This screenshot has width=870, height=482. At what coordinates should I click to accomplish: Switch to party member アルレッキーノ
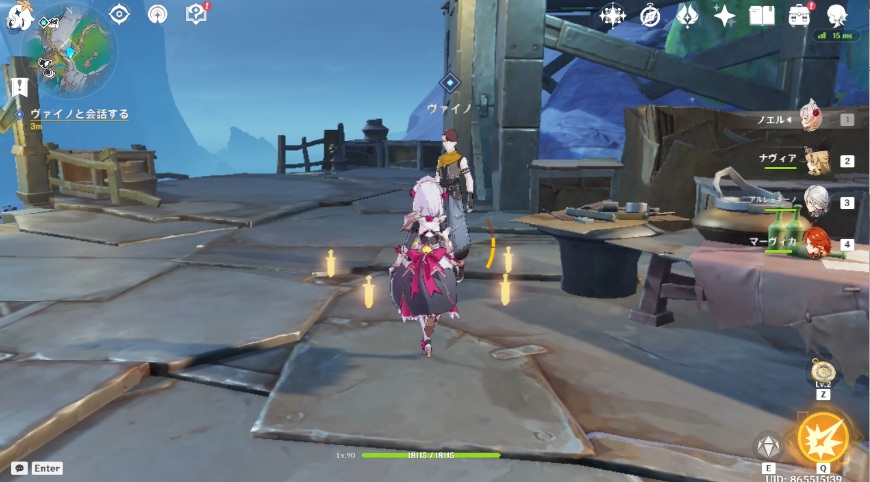tap(816, 201)
